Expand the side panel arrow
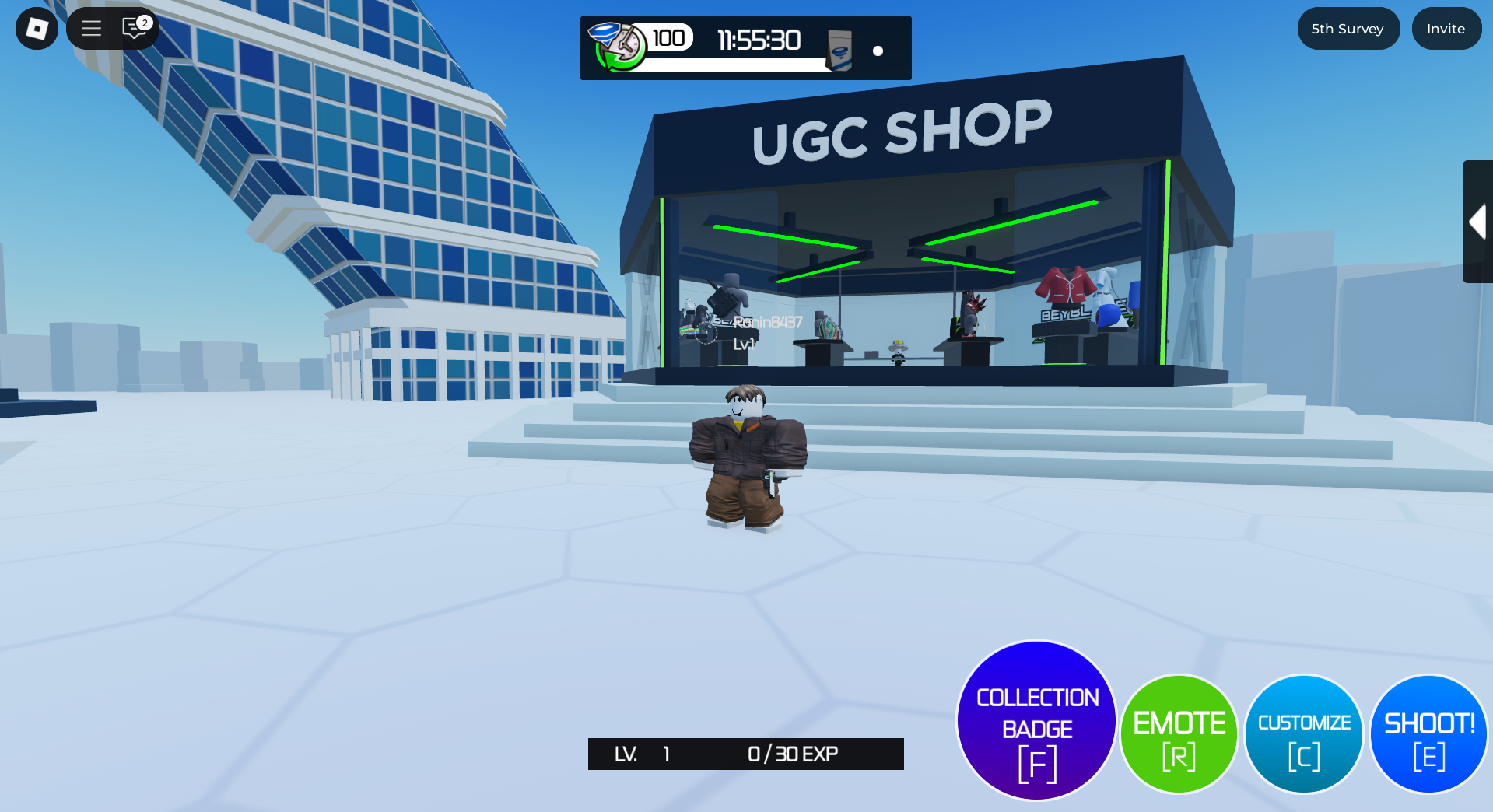 (1477, 222)
